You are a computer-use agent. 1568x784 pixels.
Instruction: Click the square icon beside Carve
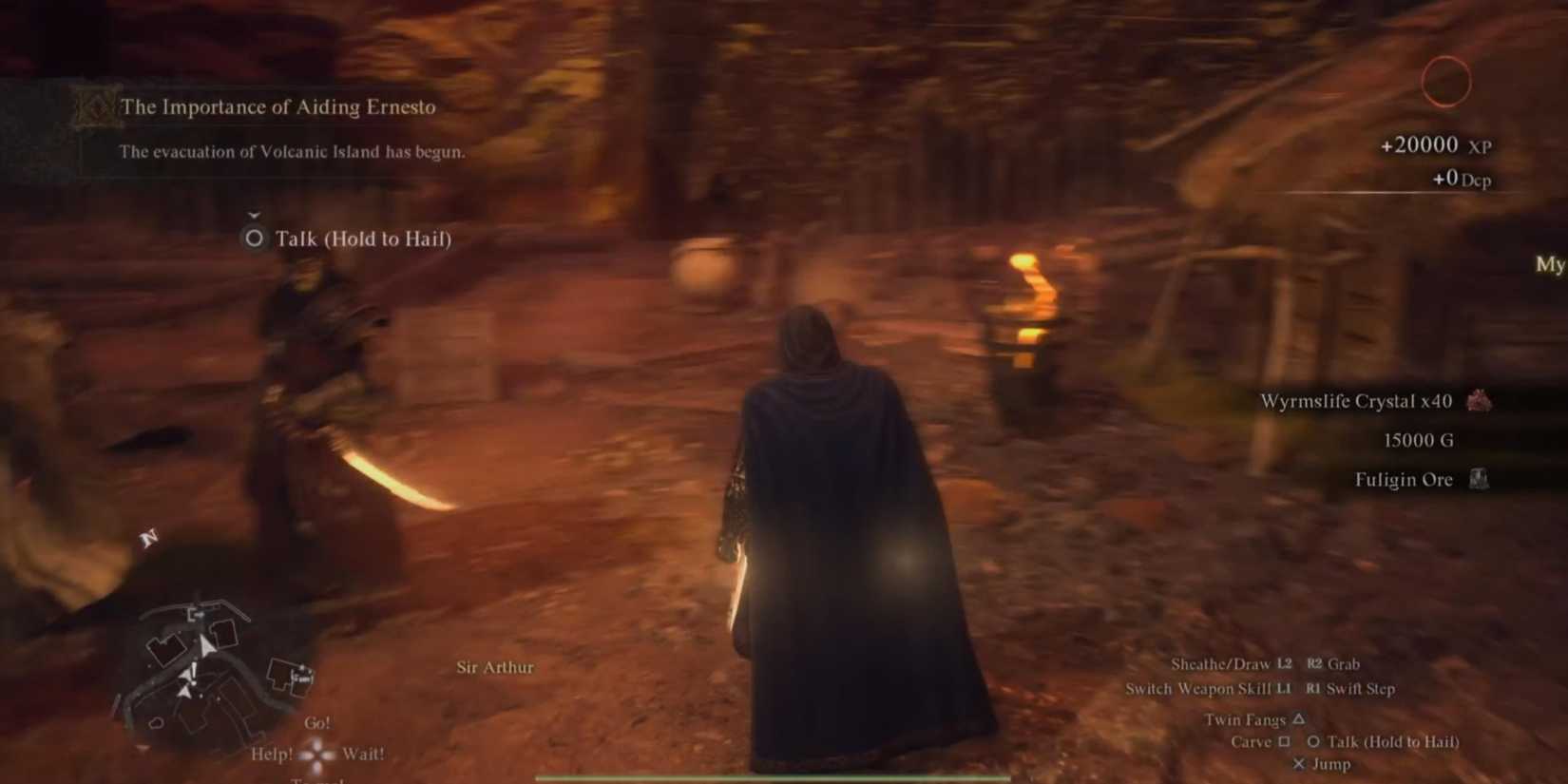1286,742
